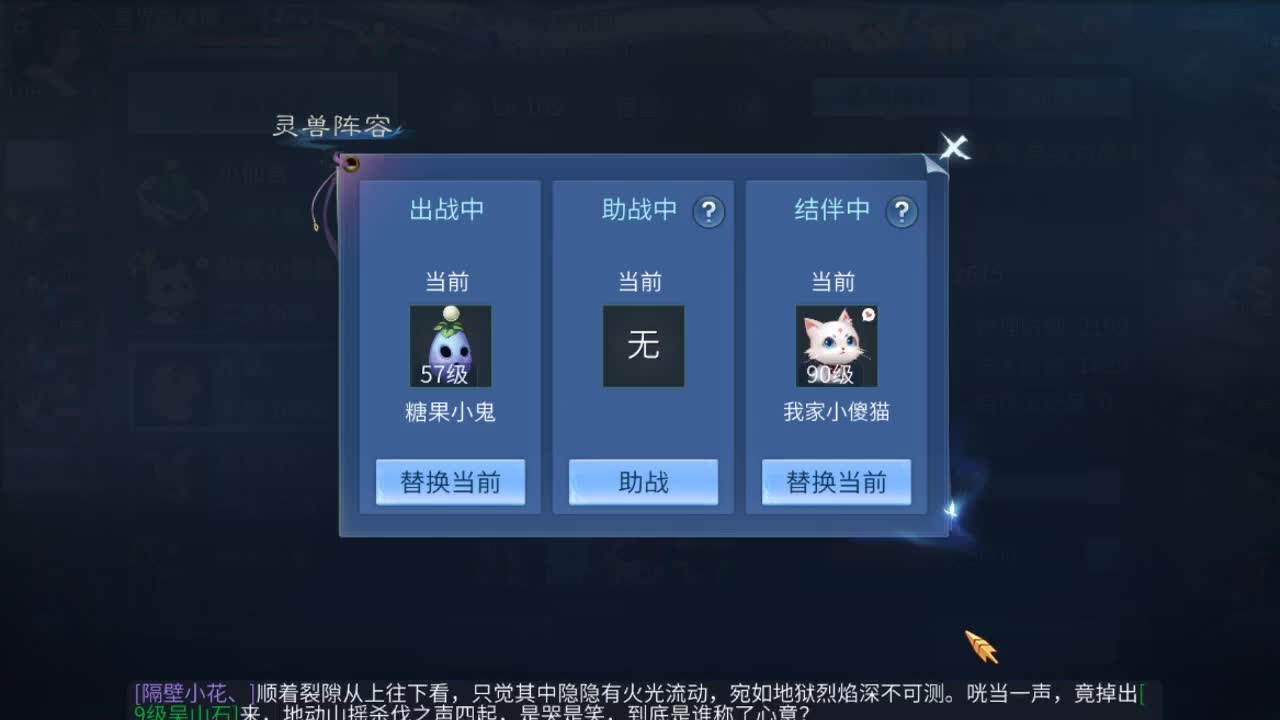
Task: Click 替换当前 under 我家小傻猫
Action: click(837, 481)
